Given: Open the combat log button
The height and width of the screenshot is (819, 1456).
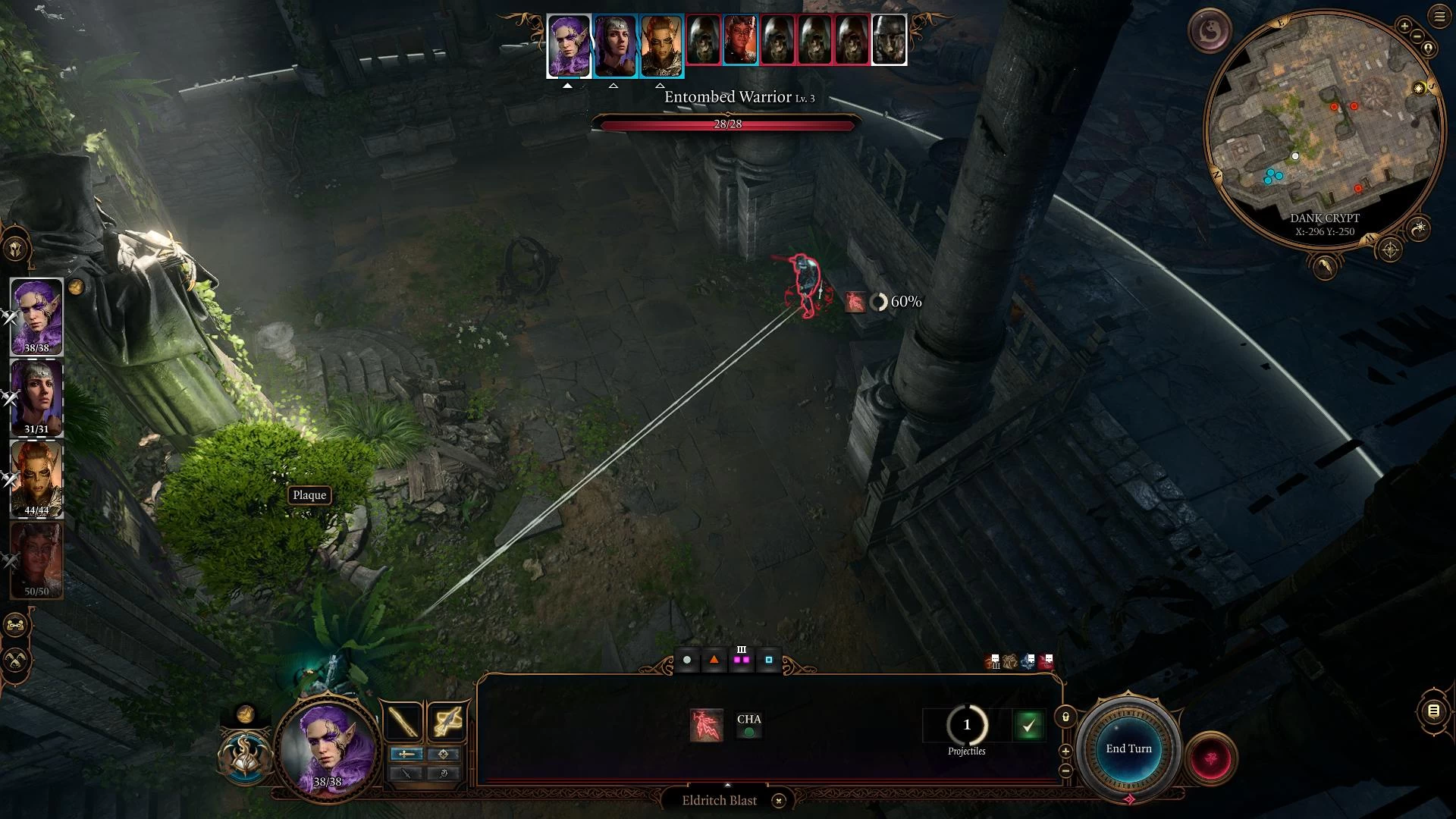Looking at the screenshot, I should click(x=1433, y=711).
